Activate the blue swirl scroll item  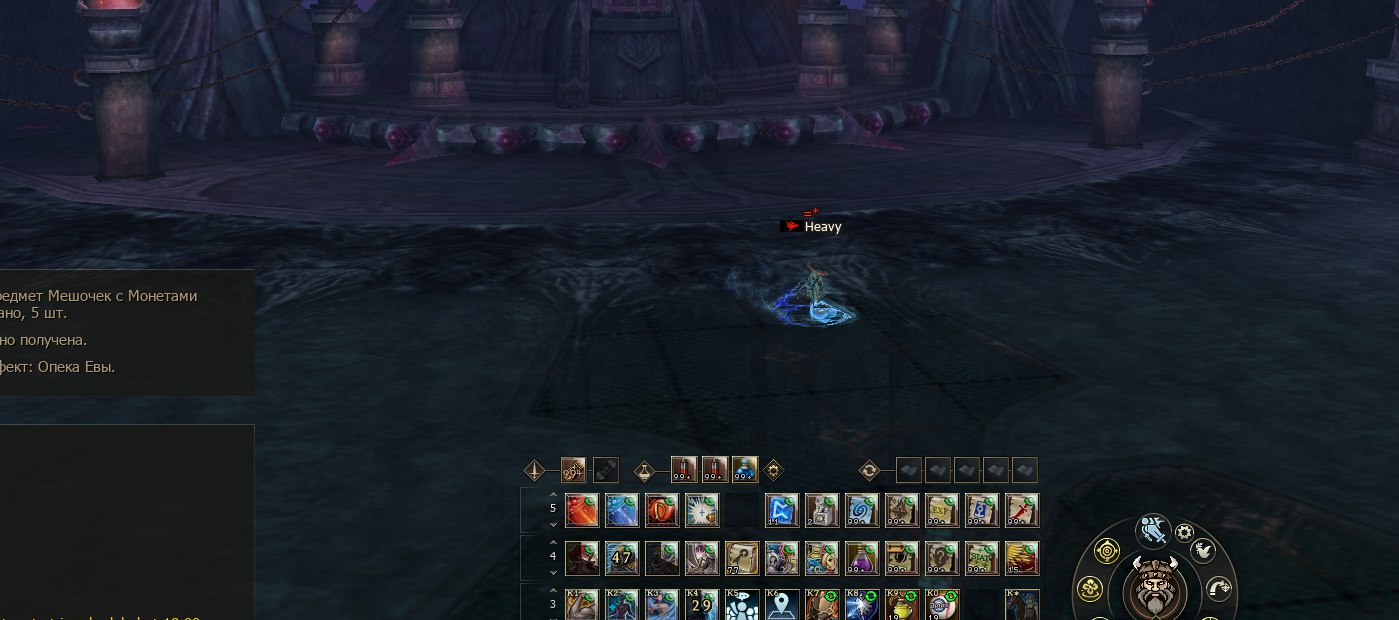click(x=862, y=510)
